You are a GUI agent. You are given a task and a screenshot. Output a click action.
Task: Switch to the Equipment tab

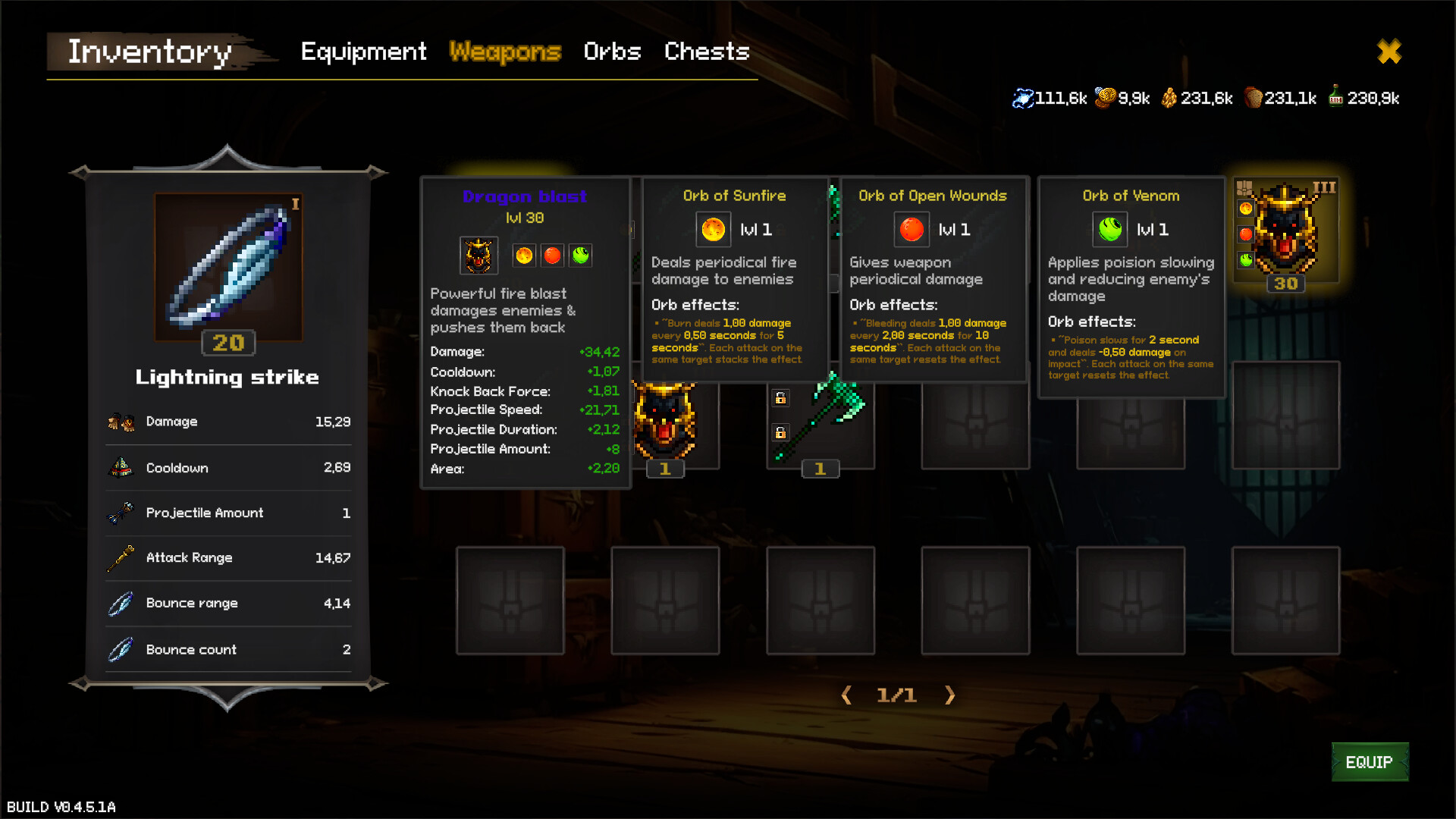pyautogui.click(x=363, y=52)
